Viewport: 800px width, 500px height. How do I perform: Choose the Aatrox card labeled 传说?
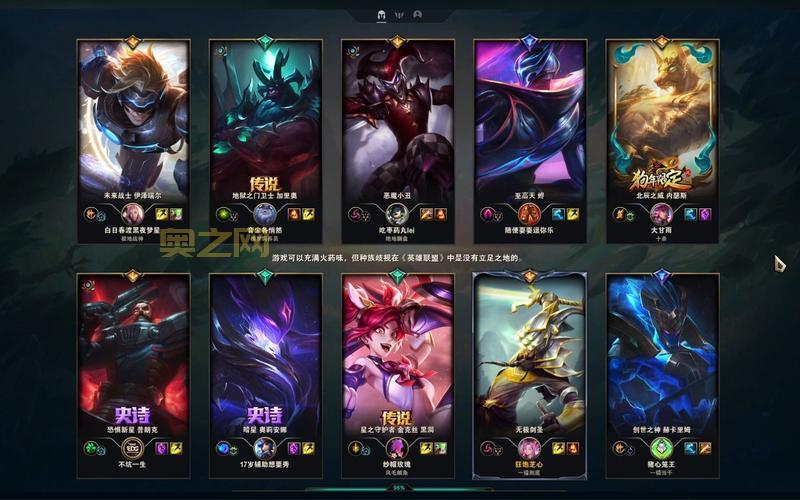265,130
